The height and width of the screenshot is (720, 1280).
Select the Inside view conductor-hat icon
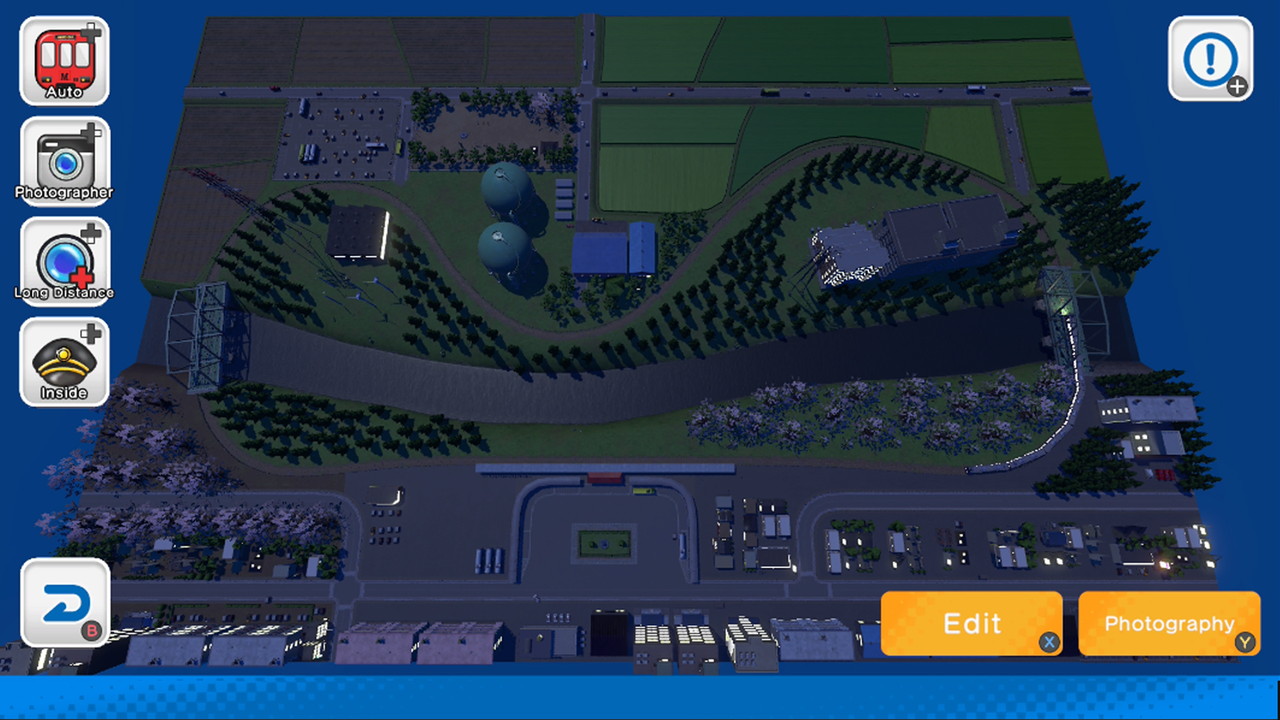pyautogui.click(x=63, y=358)
